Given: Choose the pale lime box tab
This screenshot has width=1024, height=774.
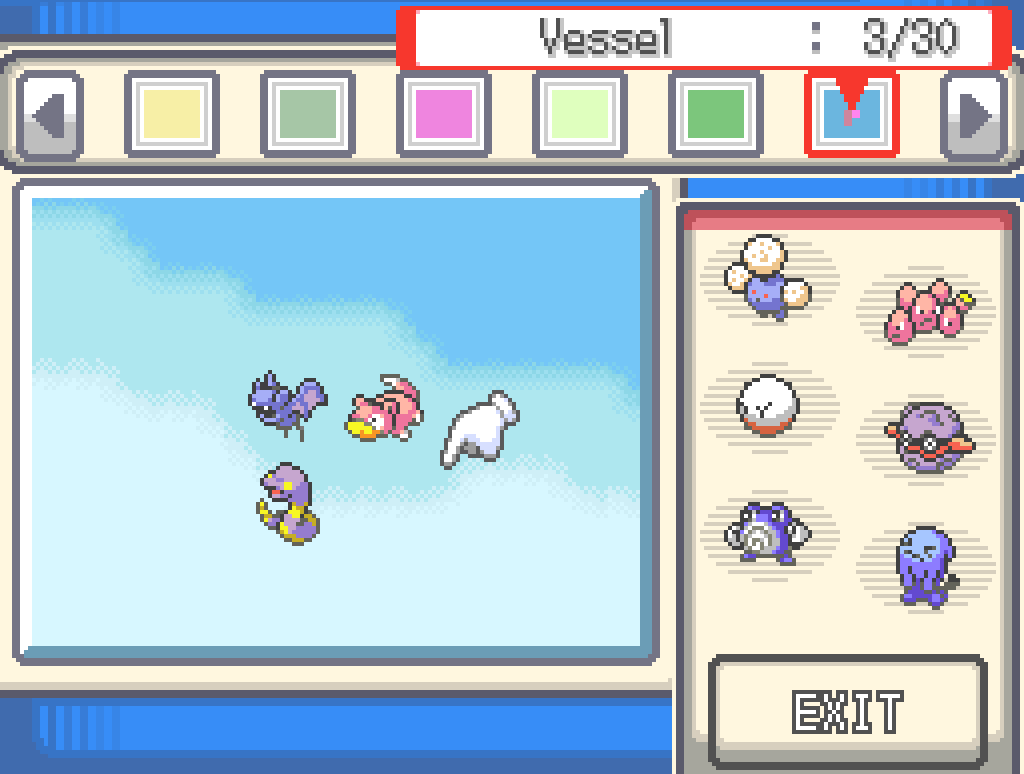Looking at the screenshot, I should tap(580, 114).
